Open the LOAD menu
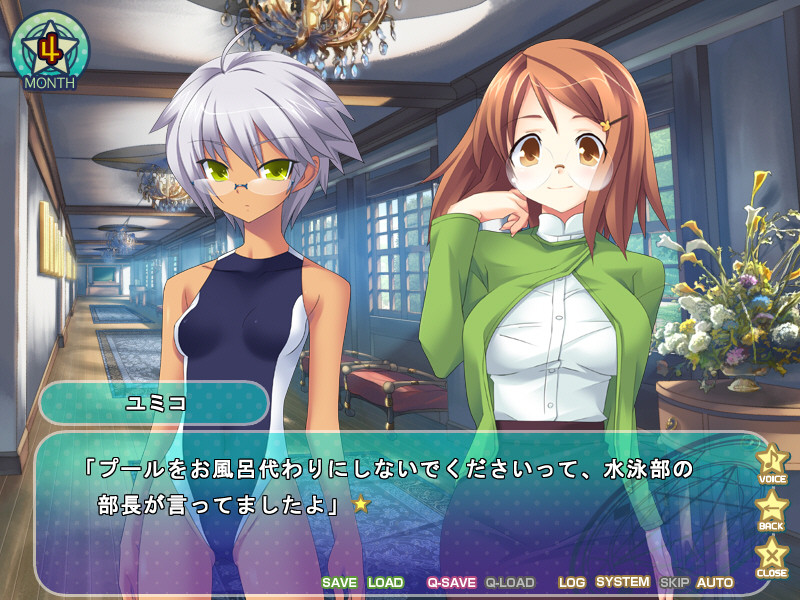800x600 pixels. tap(385, 582)
